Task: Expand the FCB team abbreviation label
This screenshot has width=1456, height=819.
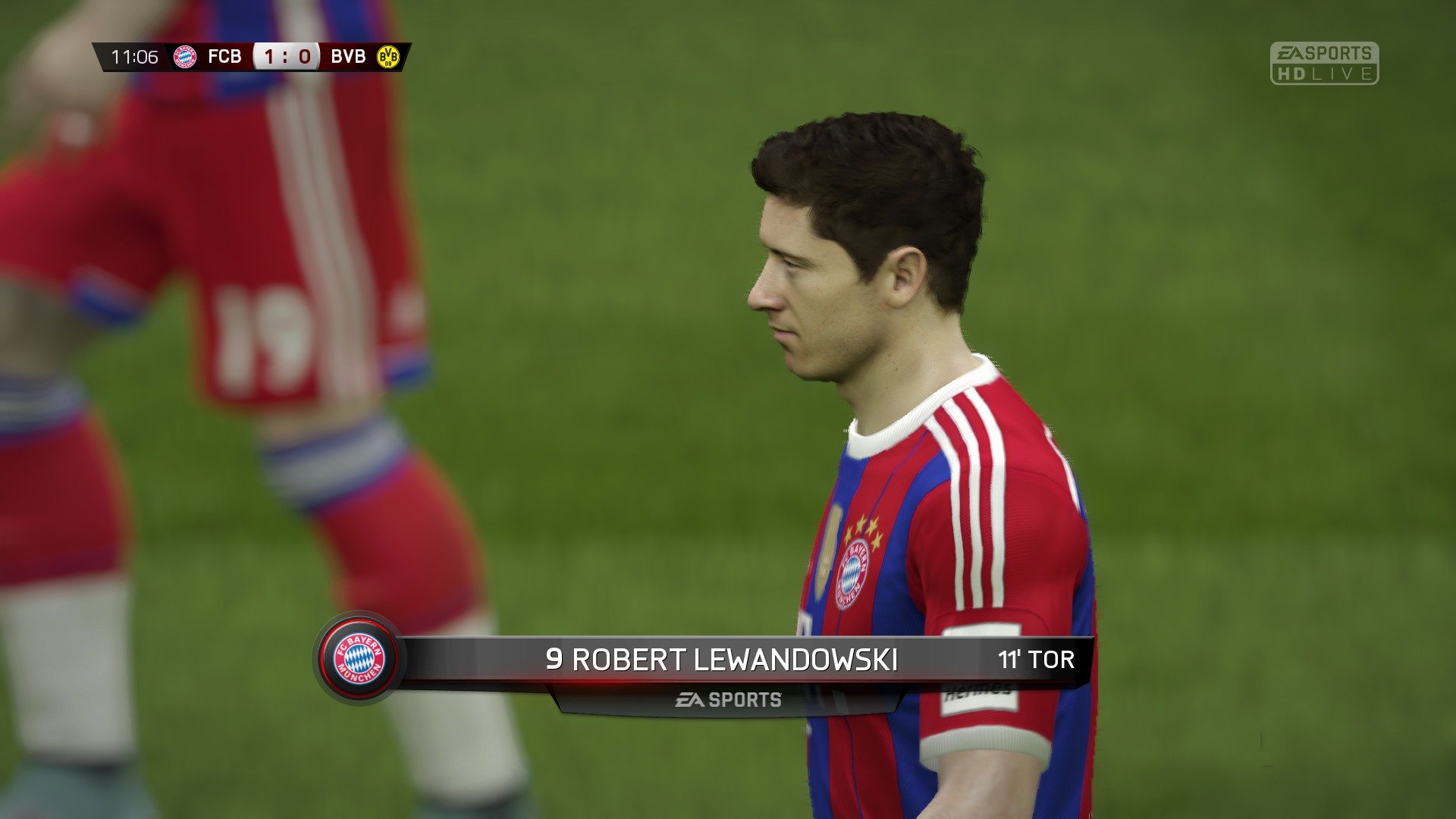Action: pyautogui.click(x=226, y=55)
